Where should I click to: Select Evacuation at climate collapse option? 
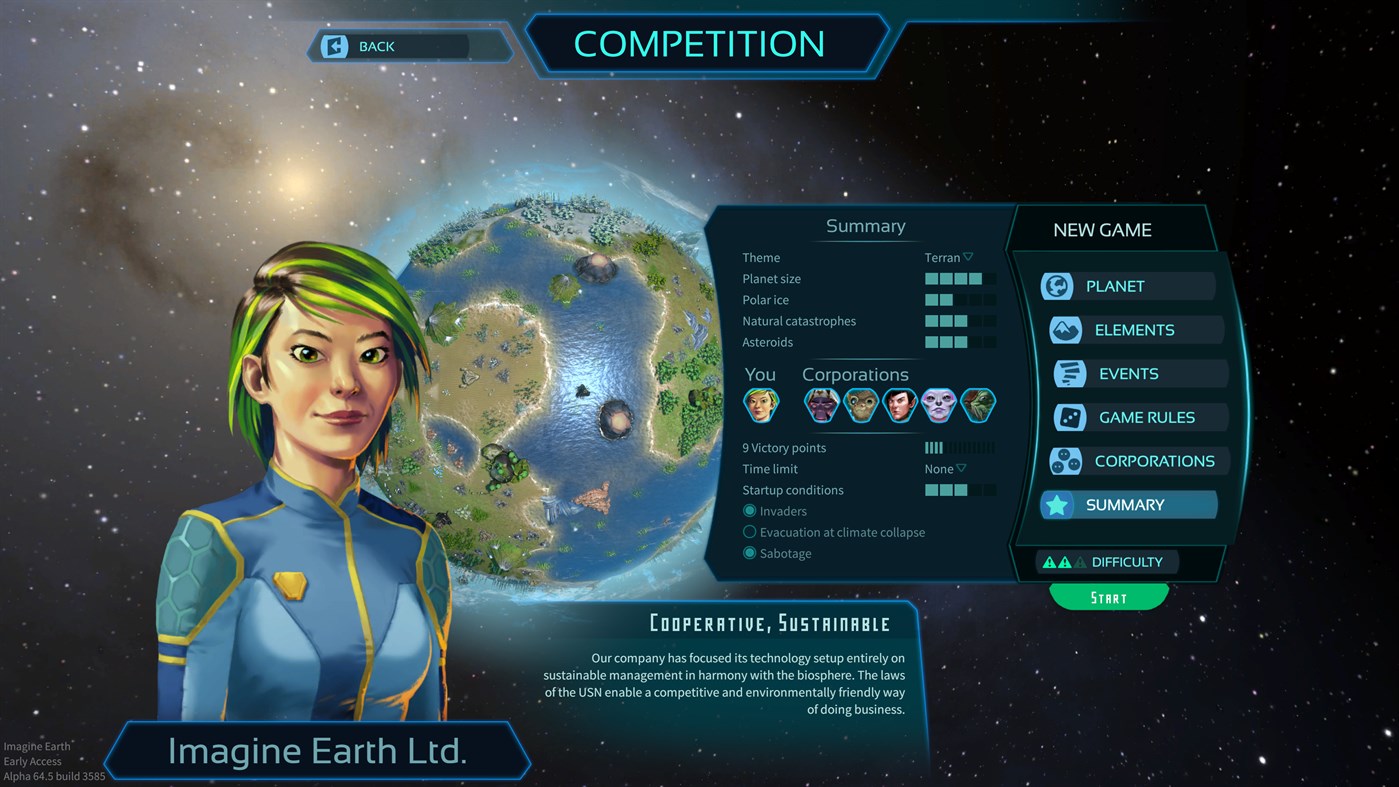click(x=750, y=532)
